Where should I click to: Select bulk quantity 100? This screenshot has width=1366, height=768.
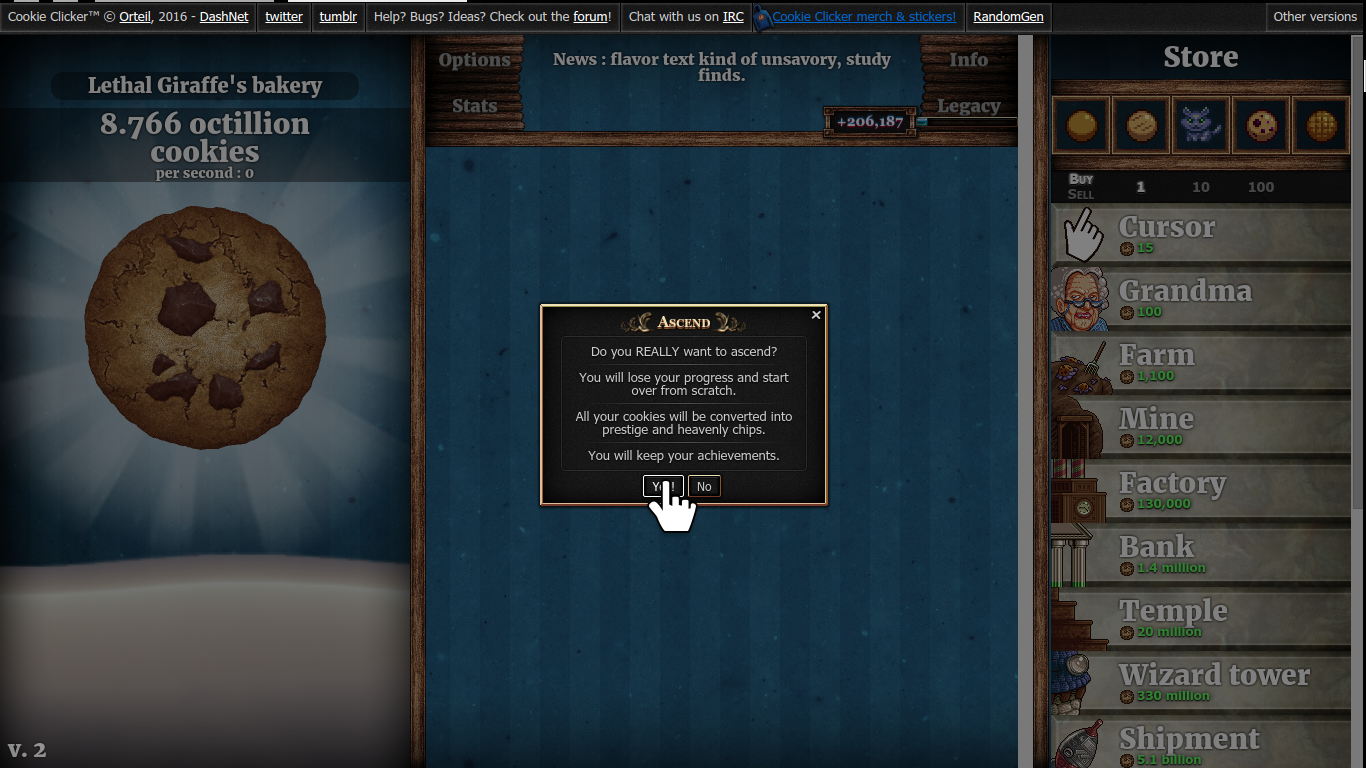tap(1260, 187)
